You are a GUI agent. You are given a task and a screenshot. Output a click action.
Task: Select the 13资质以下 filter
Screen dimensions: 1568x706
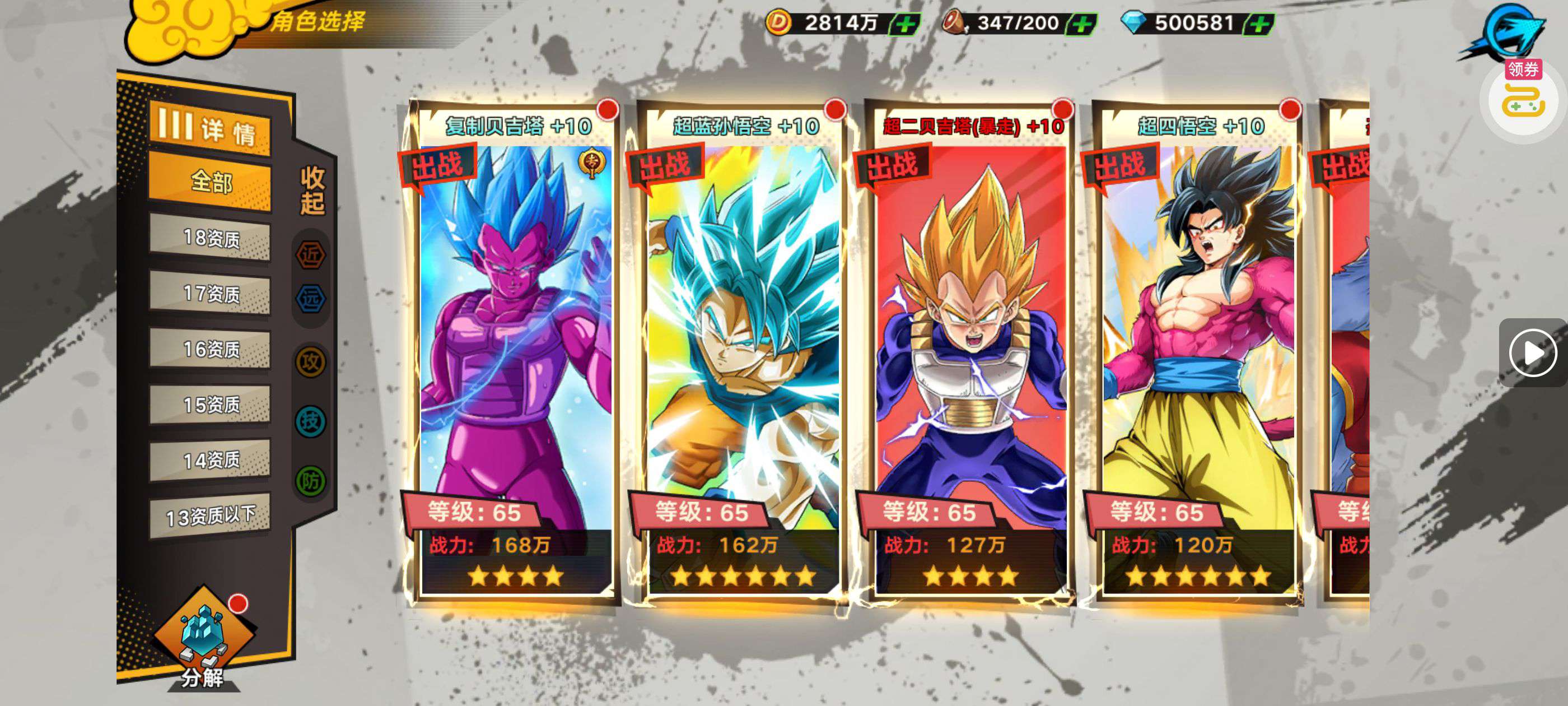point(210,516)
